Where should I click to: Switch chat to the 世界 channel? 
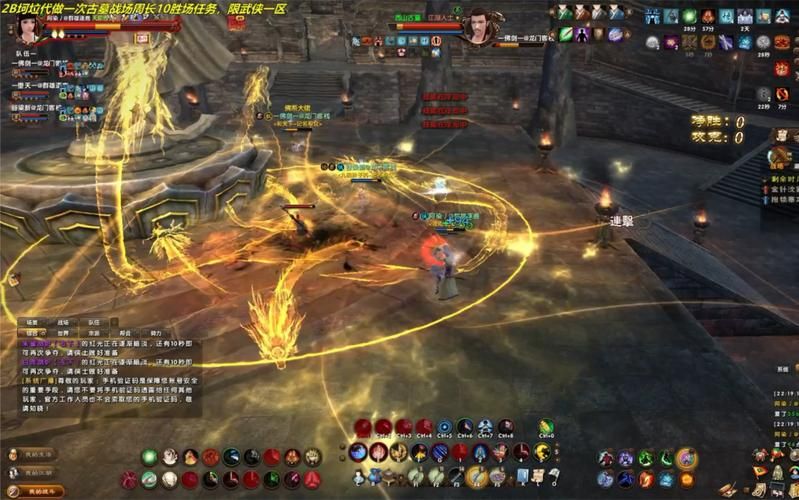(62, 333)
